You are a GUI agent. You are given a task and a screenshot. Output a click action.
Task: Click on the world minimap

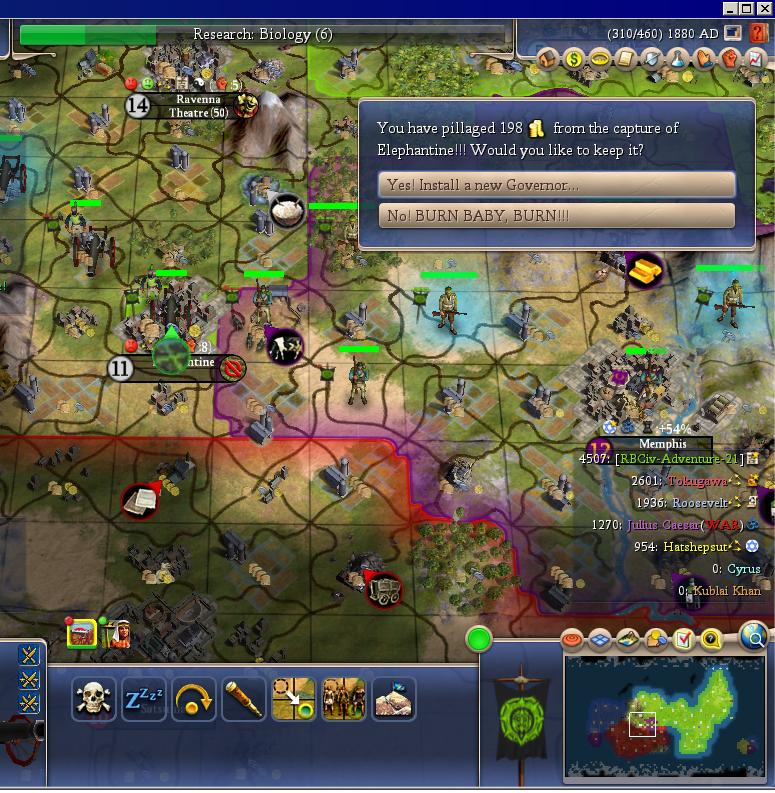click(665, 715)
